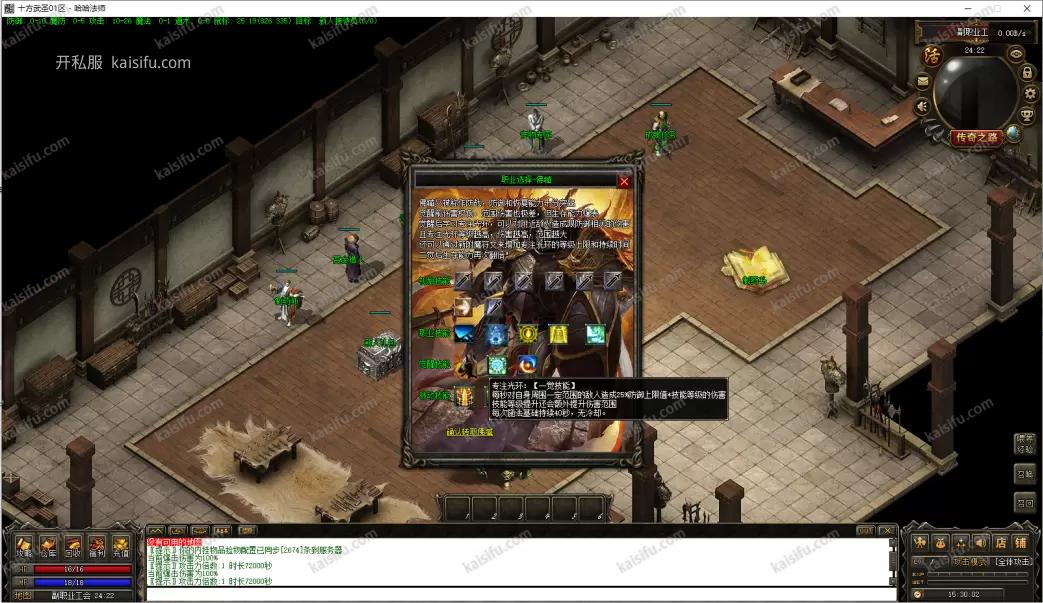Select the yellow ring class skill icon
The height and width of the screenshot is (603, 1043).
527,334
